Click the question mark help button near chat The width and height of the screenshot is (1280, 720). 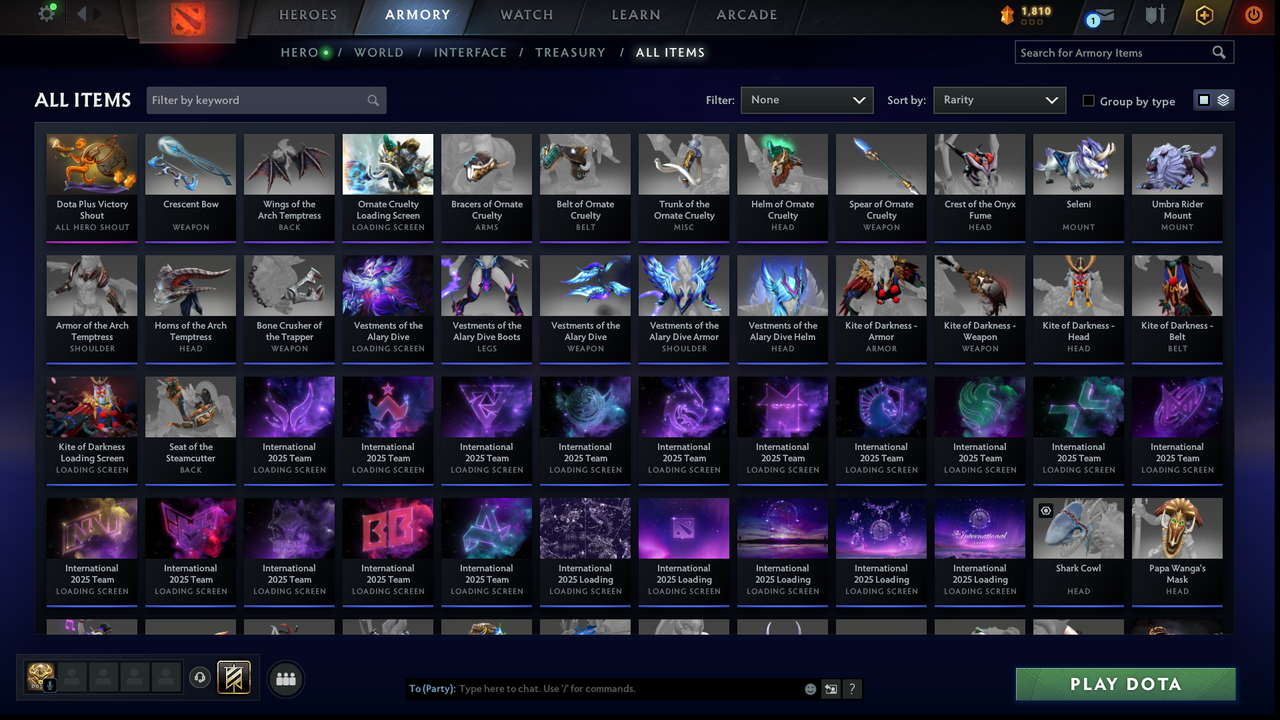click(852, 689)
